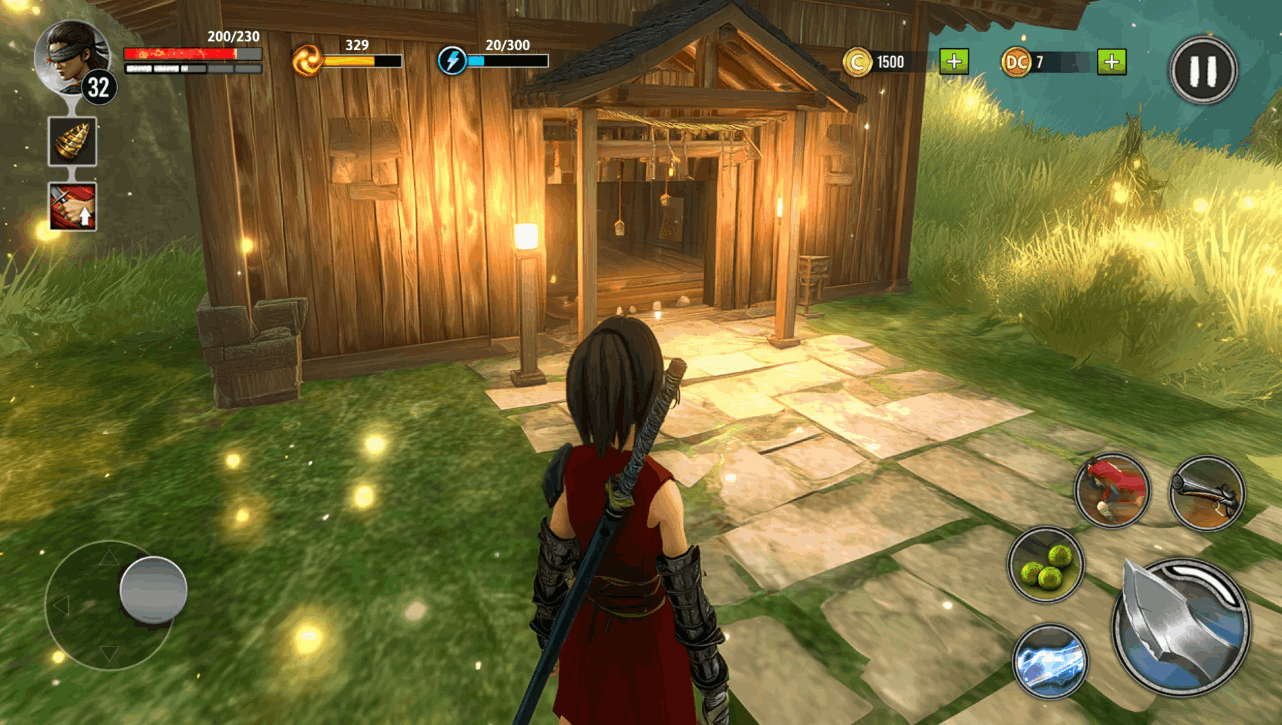1282x725 pixels.
Task: Trigger the red-cloaked dash ability
Action: 1112,490
